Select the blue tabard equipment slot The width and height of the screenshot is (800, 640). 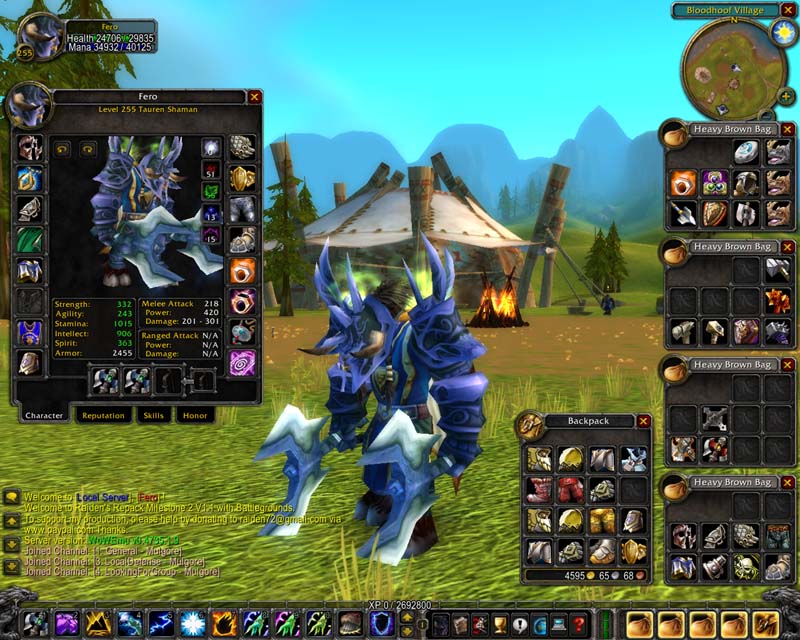[29, 332]
